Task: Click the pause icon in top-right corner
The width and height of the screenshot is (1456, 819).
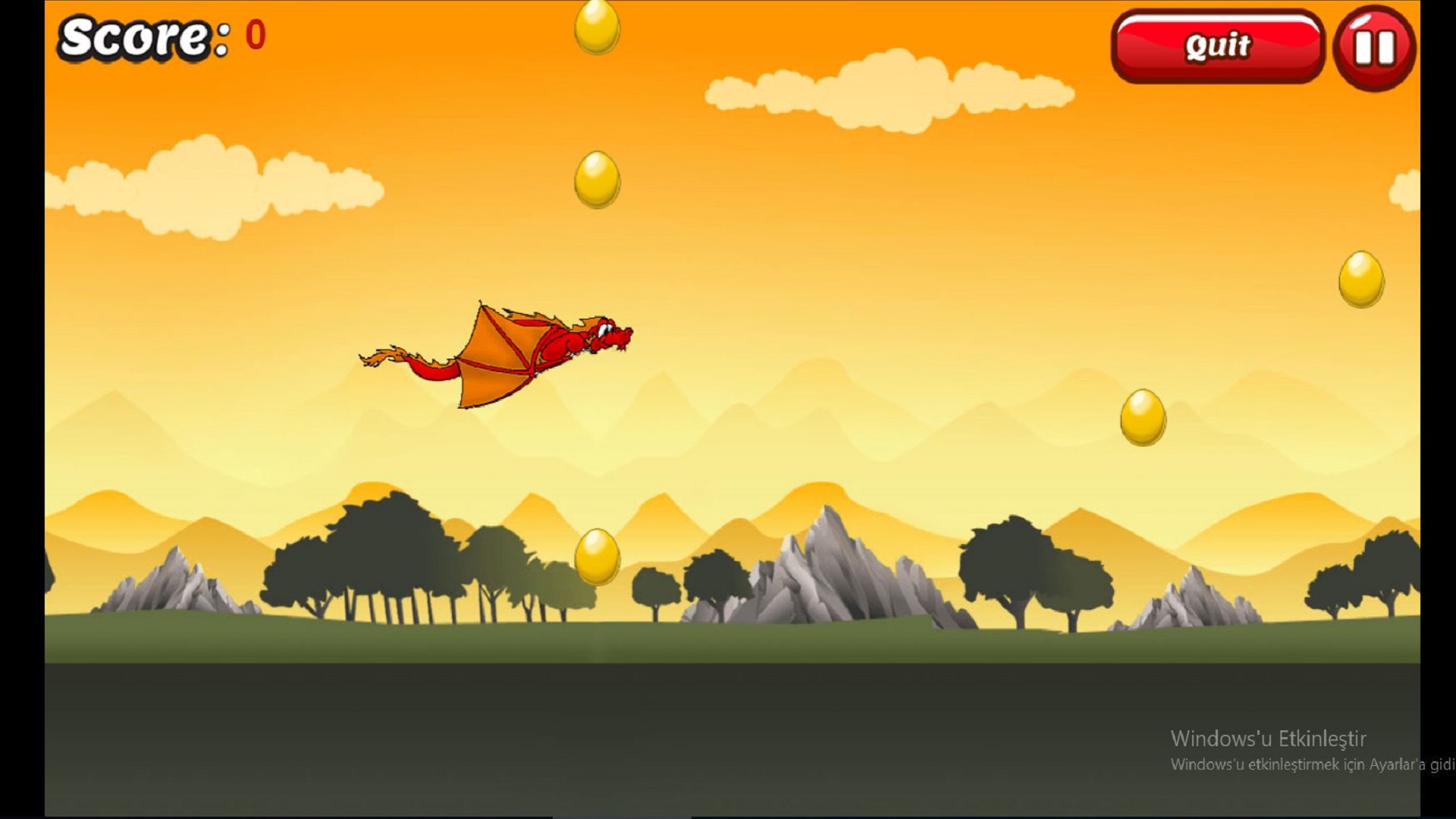Action: point(1374,47)
